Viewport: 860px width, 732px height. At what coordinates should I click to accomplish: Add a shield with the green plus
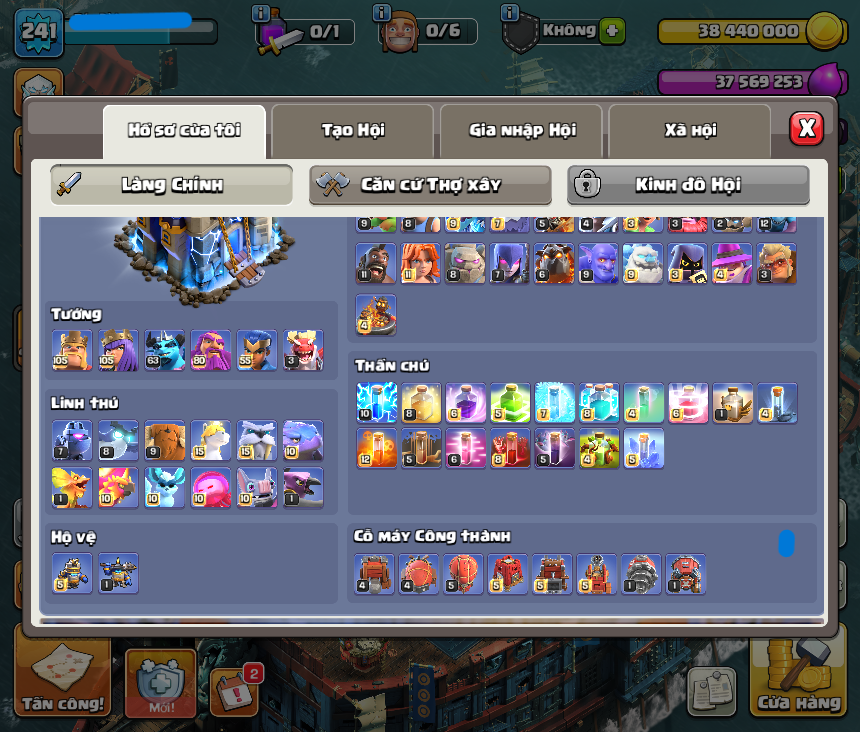pos(613,31)
